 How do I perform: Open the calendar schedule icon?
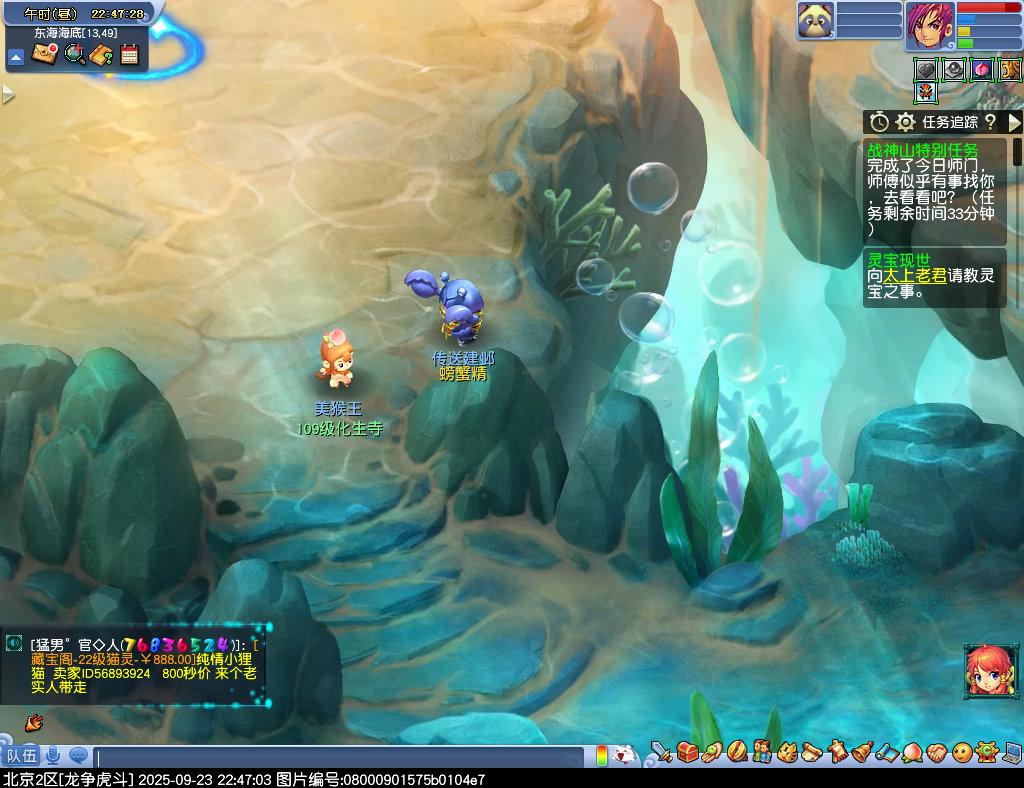pyautogui.click(x=129, y=54)
